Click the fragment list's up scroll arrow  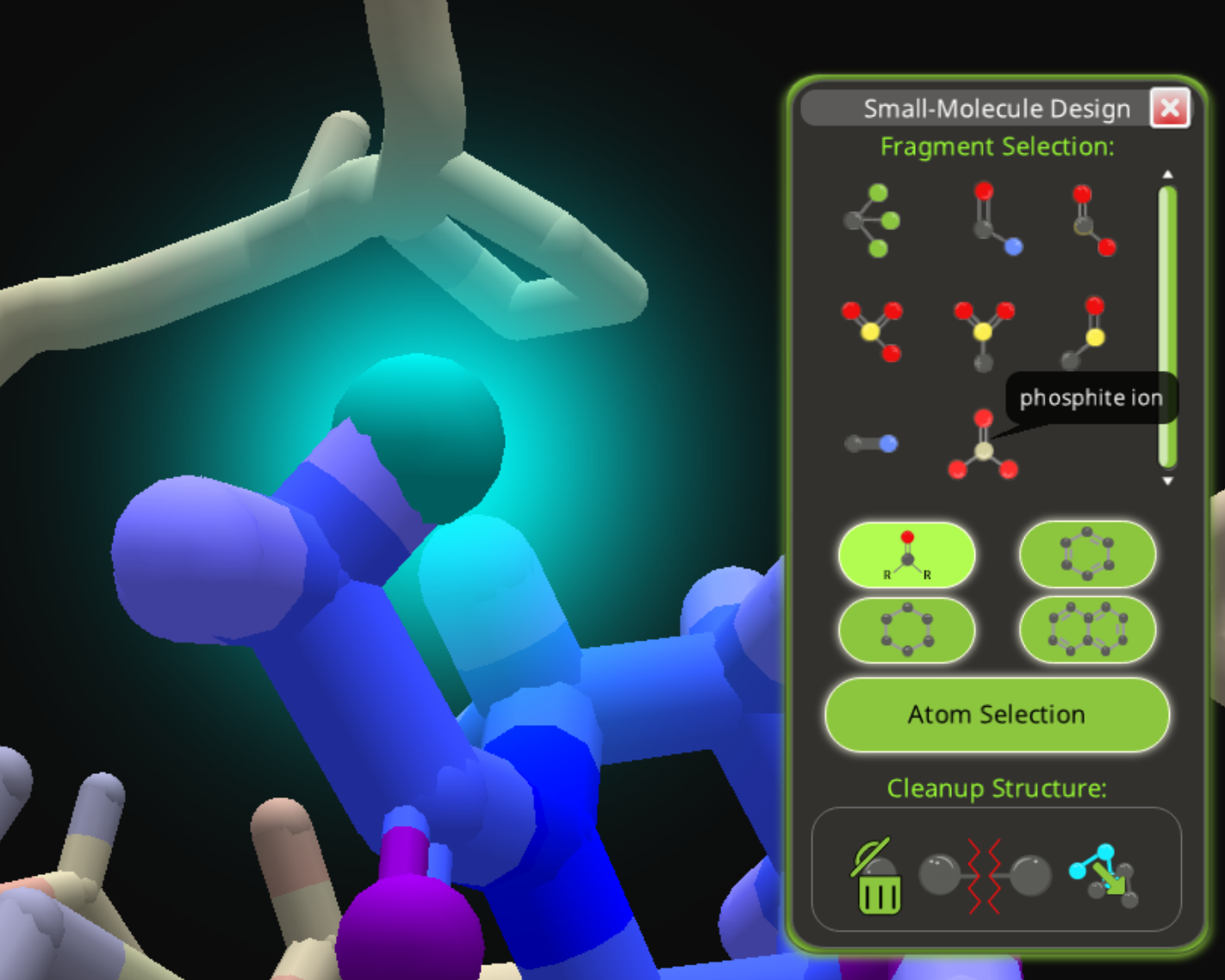1167,175
